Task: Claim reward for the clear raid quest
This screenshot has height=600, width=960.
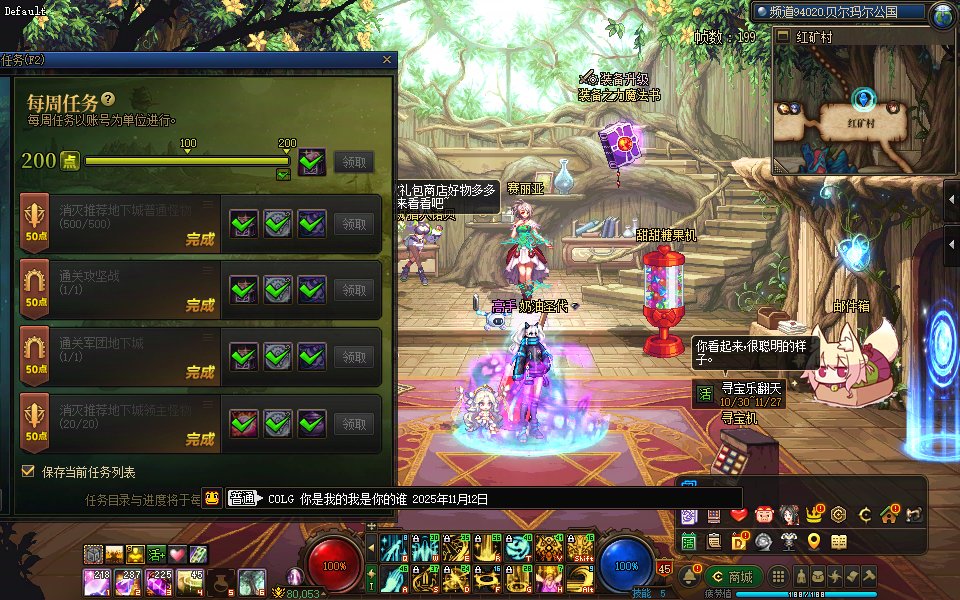Action: [x=354, y=290]
